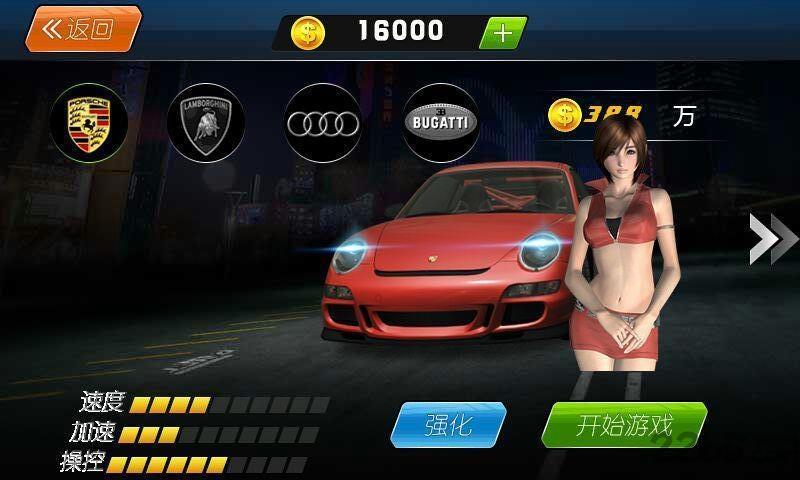Choose the Lamborghini brand logo
This screenshot has height=480, width=800.
205,122
